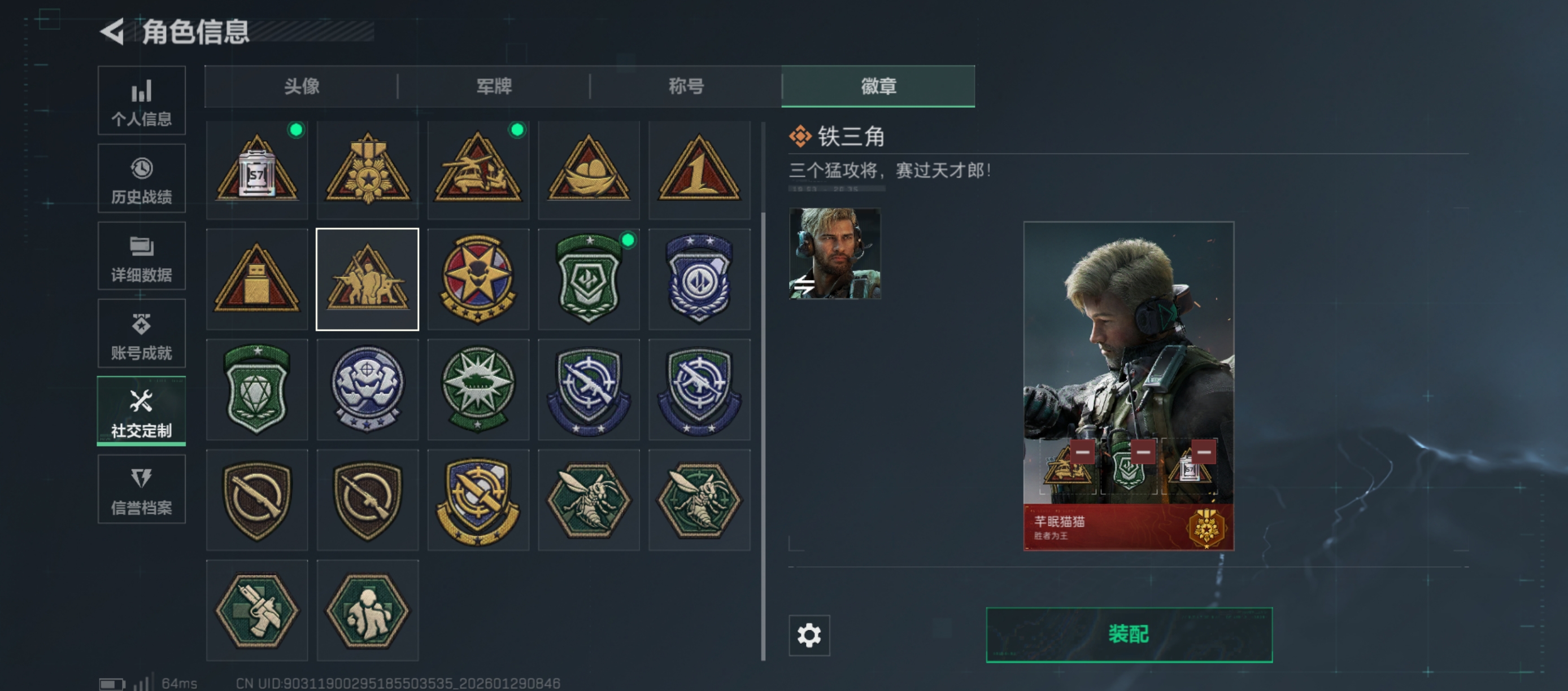Choose the helicopter triangle badge

tap(478, 170)
